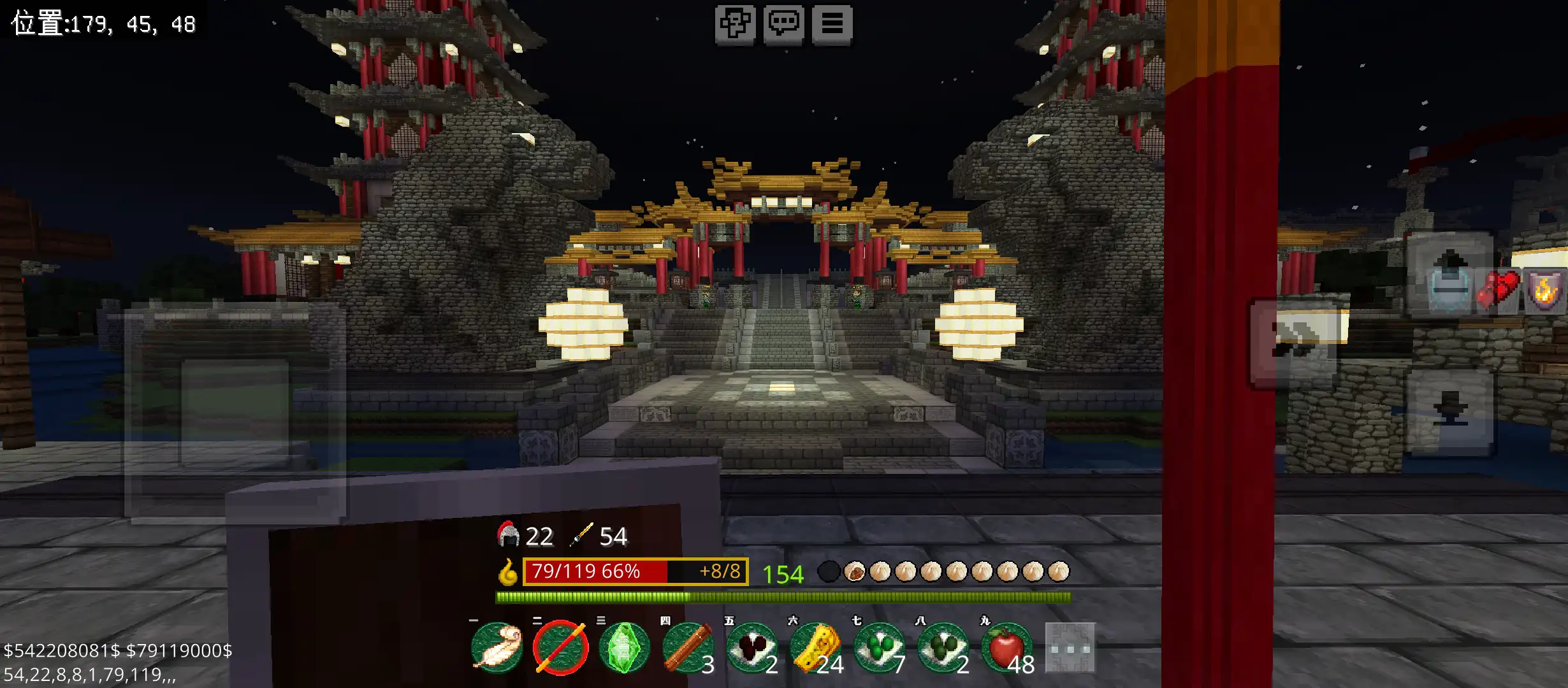The height and width of the screenshot is (688, 1568).
Task: Select the cinnamon sticks hotbar slot
Action: pyautogui.click(x=688, y=648)
